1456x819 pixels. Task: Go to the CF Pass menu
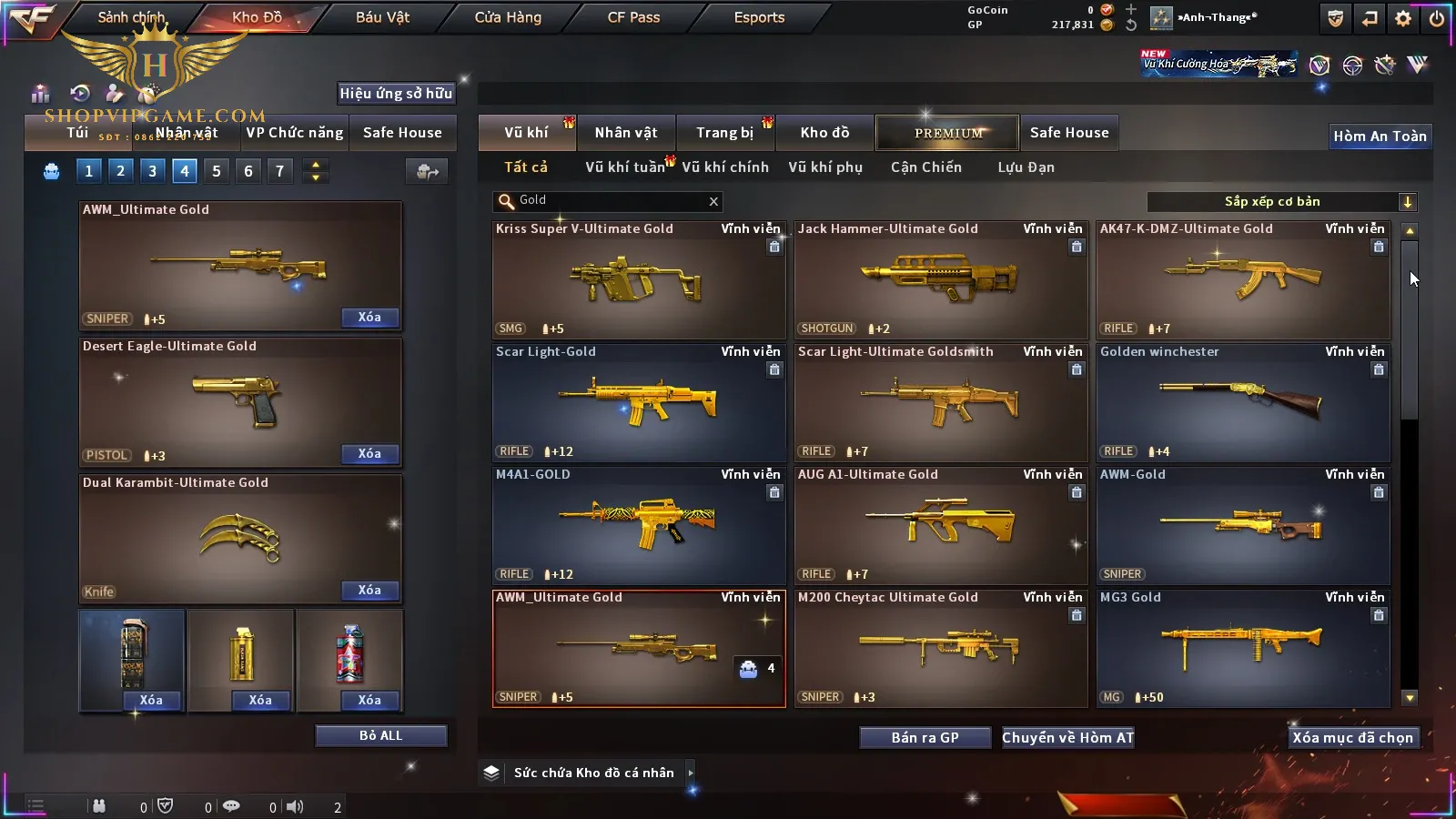point(633,17)
